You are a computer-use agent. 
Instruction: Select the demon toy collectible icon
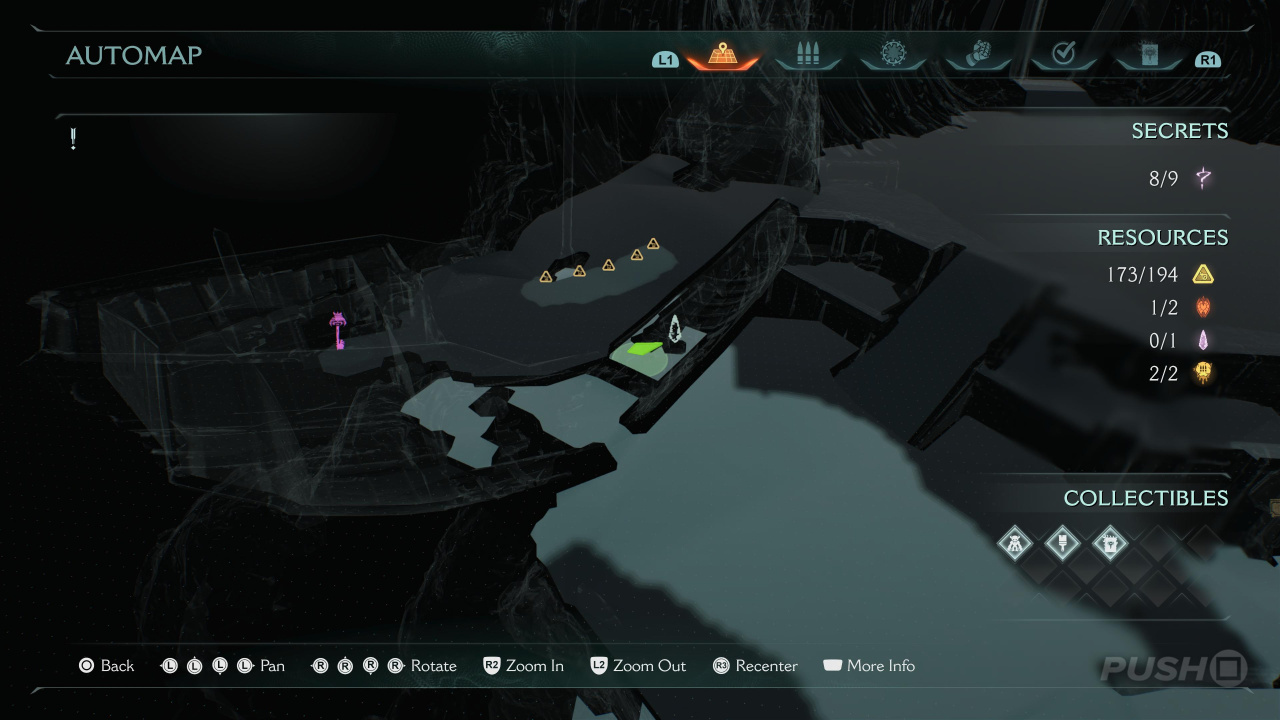point(1015,544)
